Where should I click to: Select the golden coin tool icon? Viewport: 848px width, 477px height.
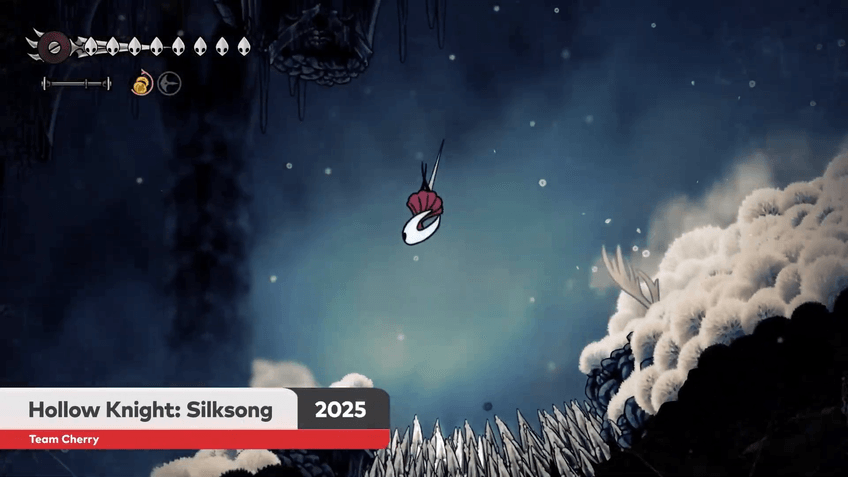pyautogui.click(x=142, y=84)
